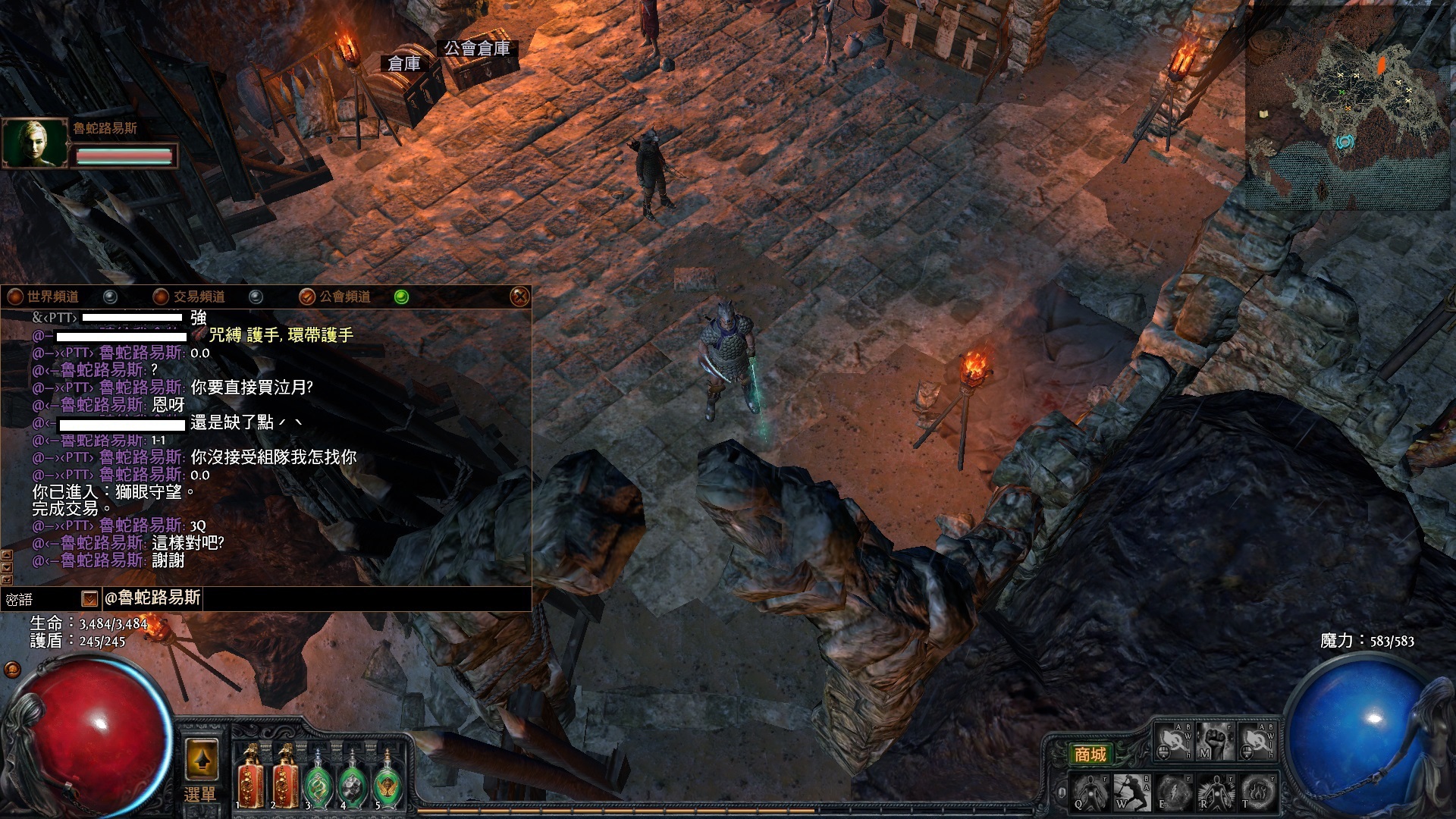Select party member 魯蛇路易斯 portrait
Image resolution: width=1456 pixels, height=819 pixels.
click(x=36, y=142)
